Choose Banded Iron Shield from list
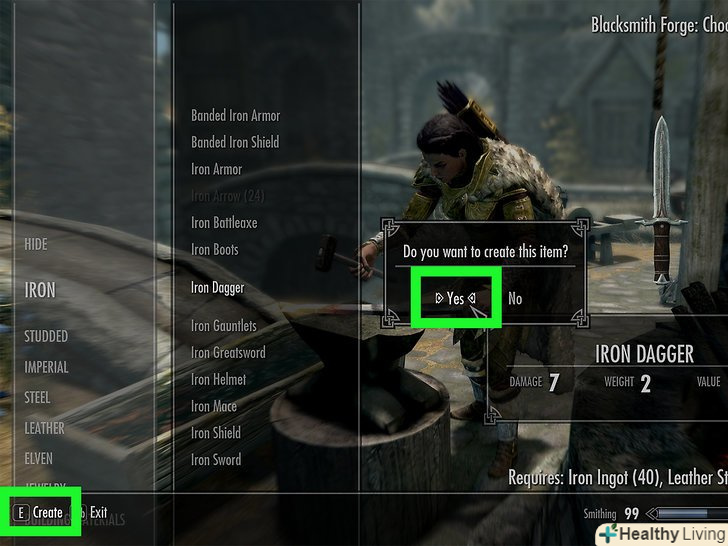The image size is (728, 546). pyautogui.click(x=235, y=142)
